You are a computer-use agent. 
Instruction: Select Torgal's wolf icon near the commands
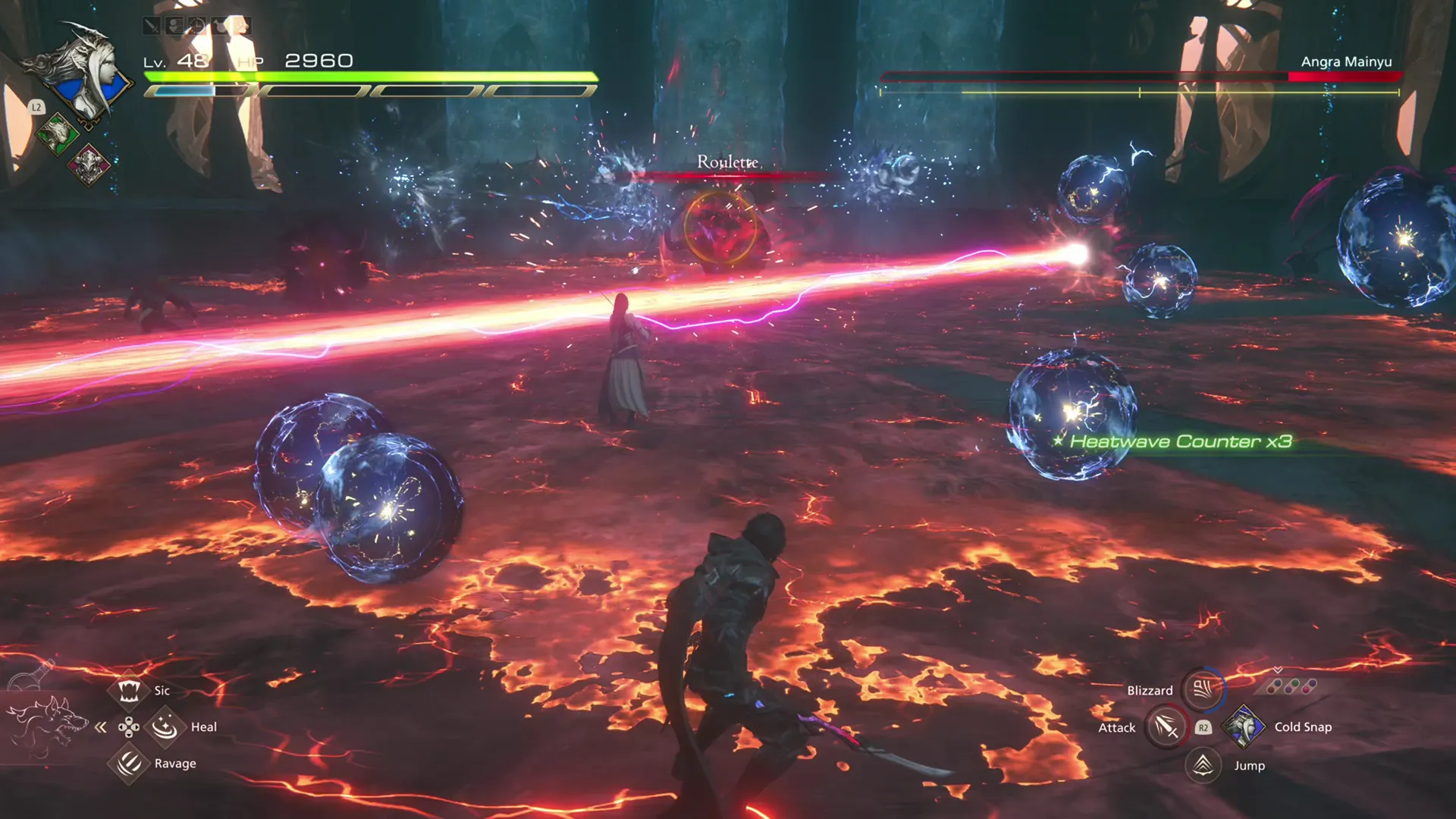point(49,723)
